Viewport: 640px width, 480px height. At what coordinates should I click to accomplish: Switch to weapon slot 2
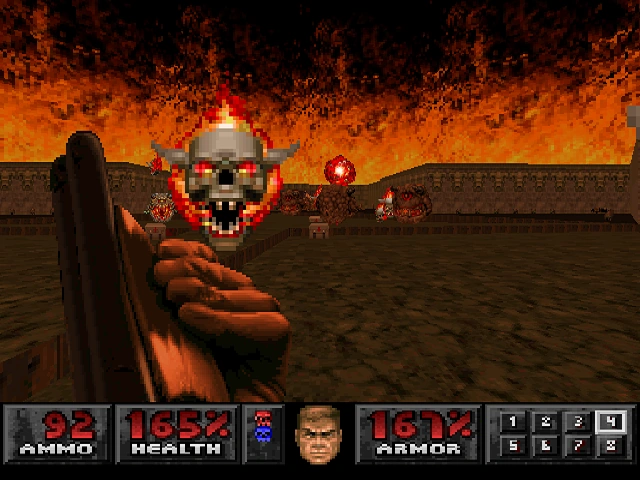(545, 423)
